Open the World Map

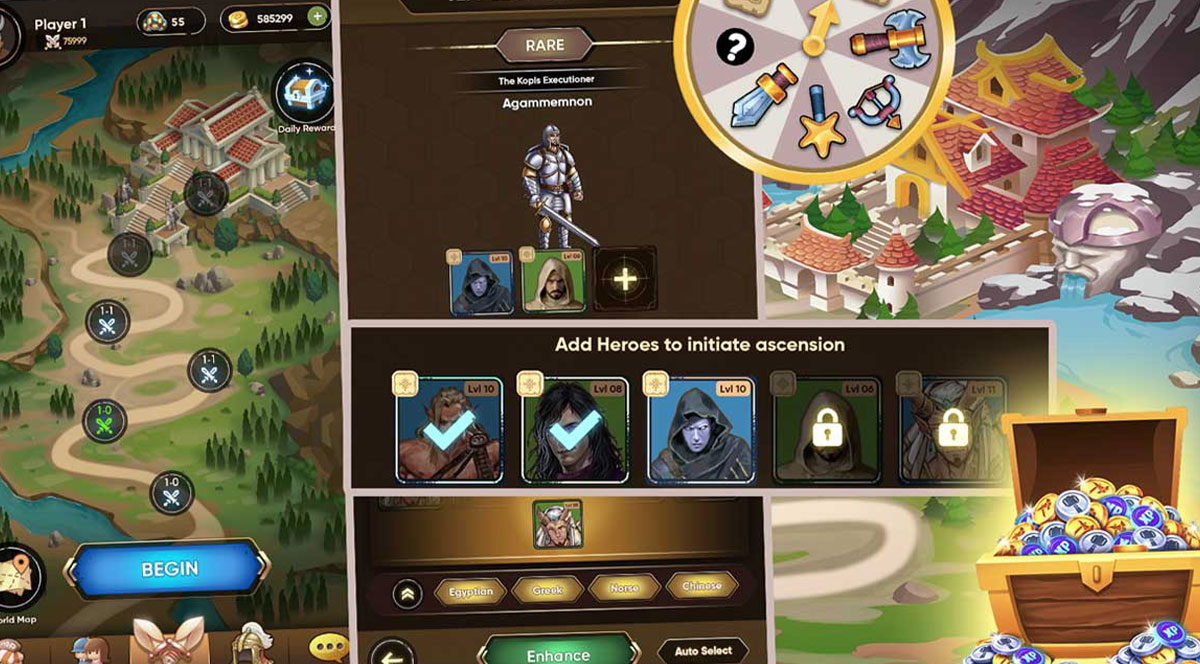pos(20,583)
